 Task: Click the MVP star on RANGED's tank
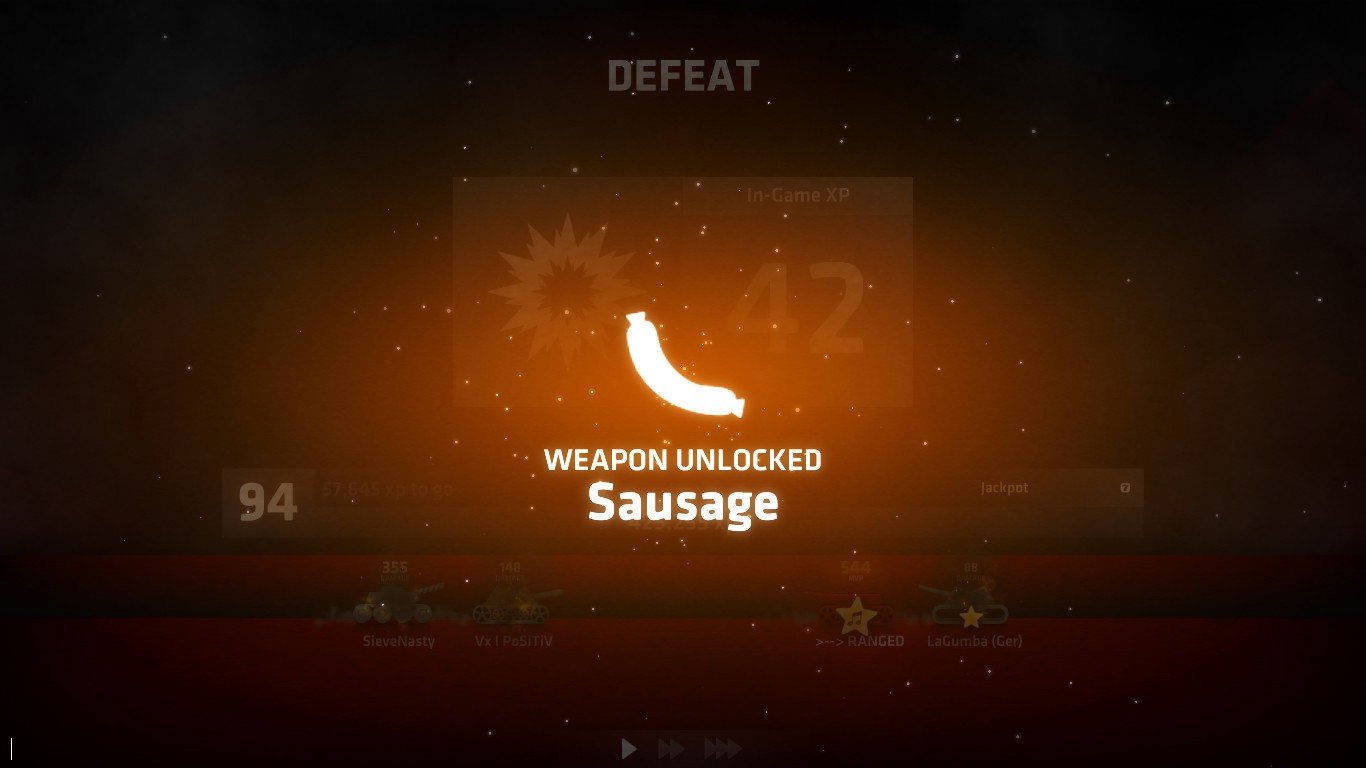click(x=858, y=612)
